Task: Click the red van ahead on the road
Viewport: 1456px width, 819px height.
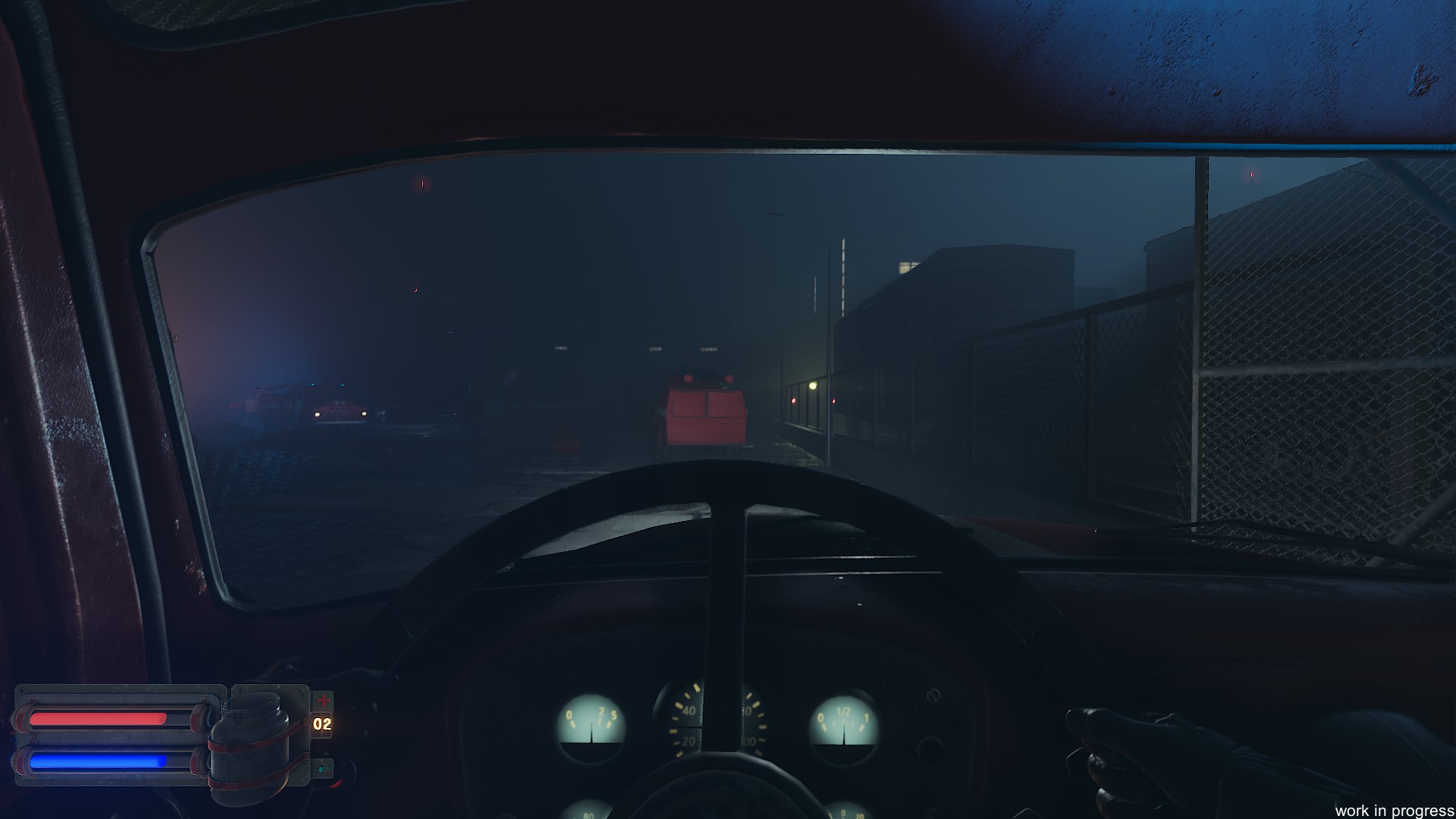Action: pos(705,409)
